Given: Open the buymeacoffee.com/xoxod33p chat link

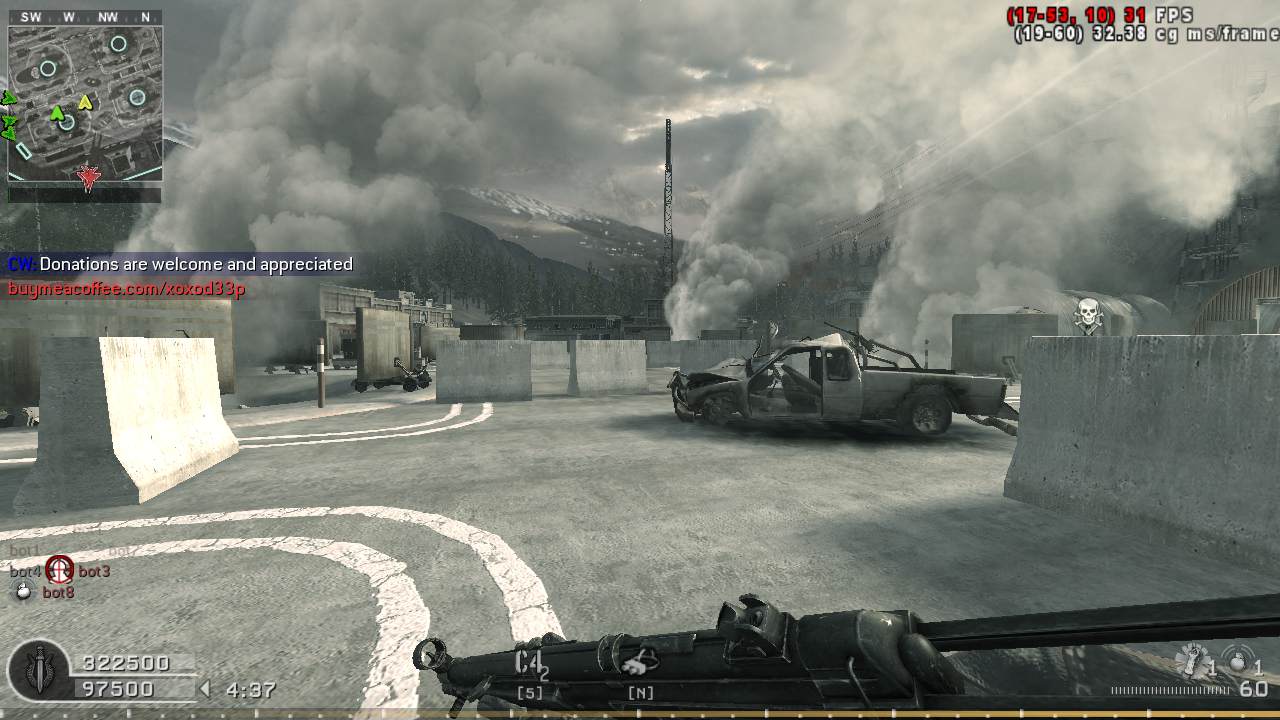Looking at the screenshot, I should tap(127, 289).
